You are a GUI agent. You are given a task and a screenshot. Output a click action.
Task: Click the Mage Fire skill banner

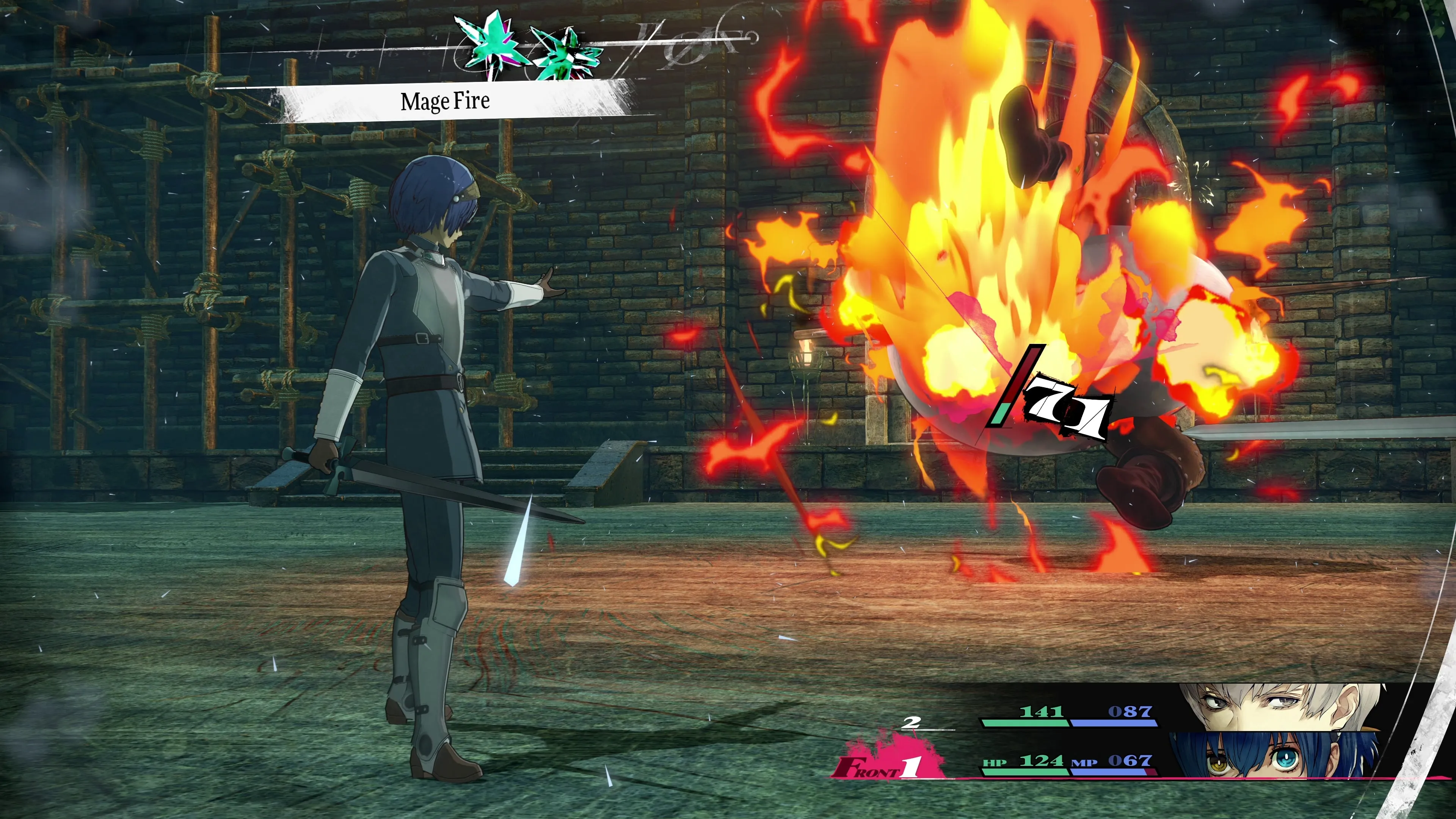(446, 102)
